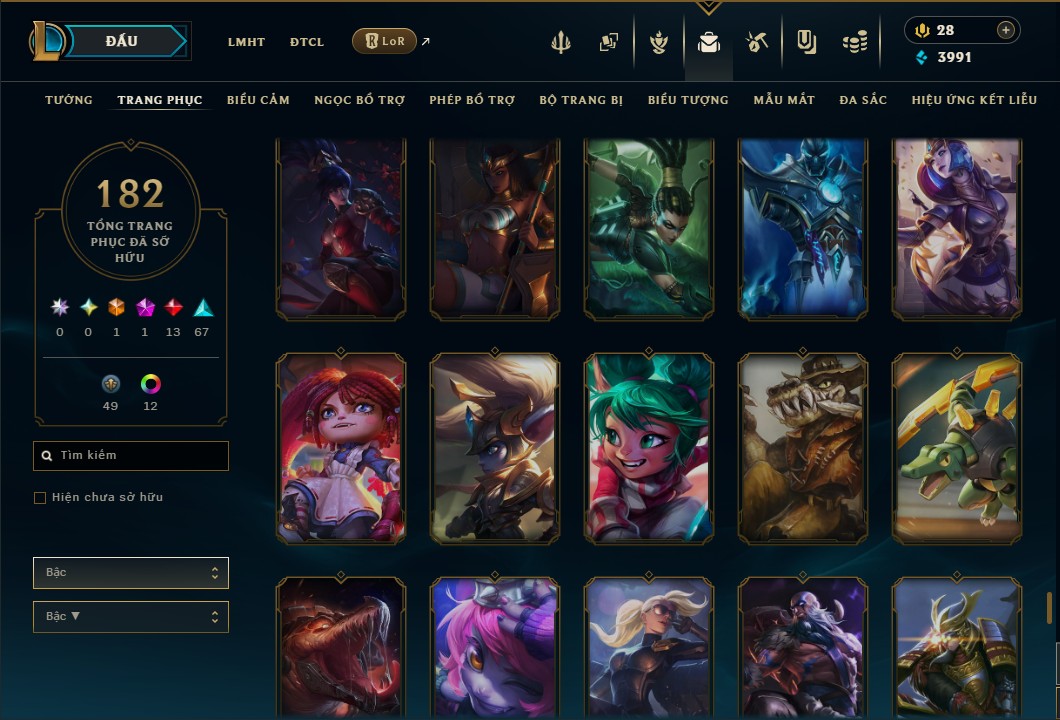Screen dimensions: 1060x720
Task: Click the Tìm kiếm search box
Action: point(131,456)
